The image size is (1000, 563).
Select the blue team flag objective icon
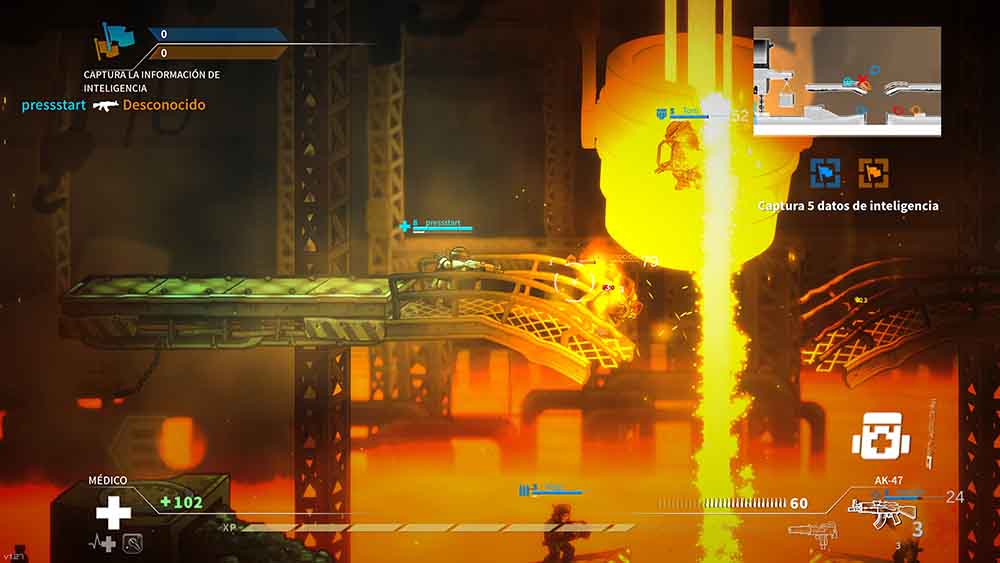(825, 172)
